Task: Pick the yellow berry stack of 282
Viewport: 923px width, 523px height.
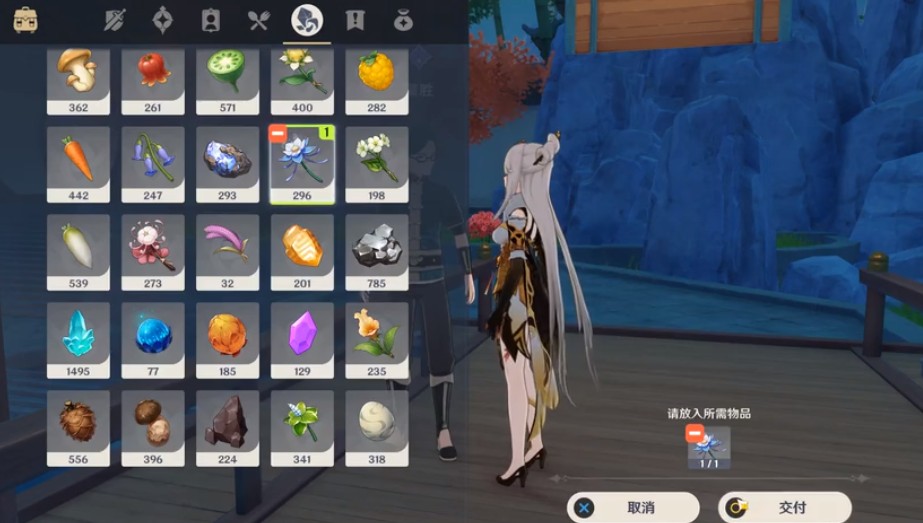Action: [376, 77]
